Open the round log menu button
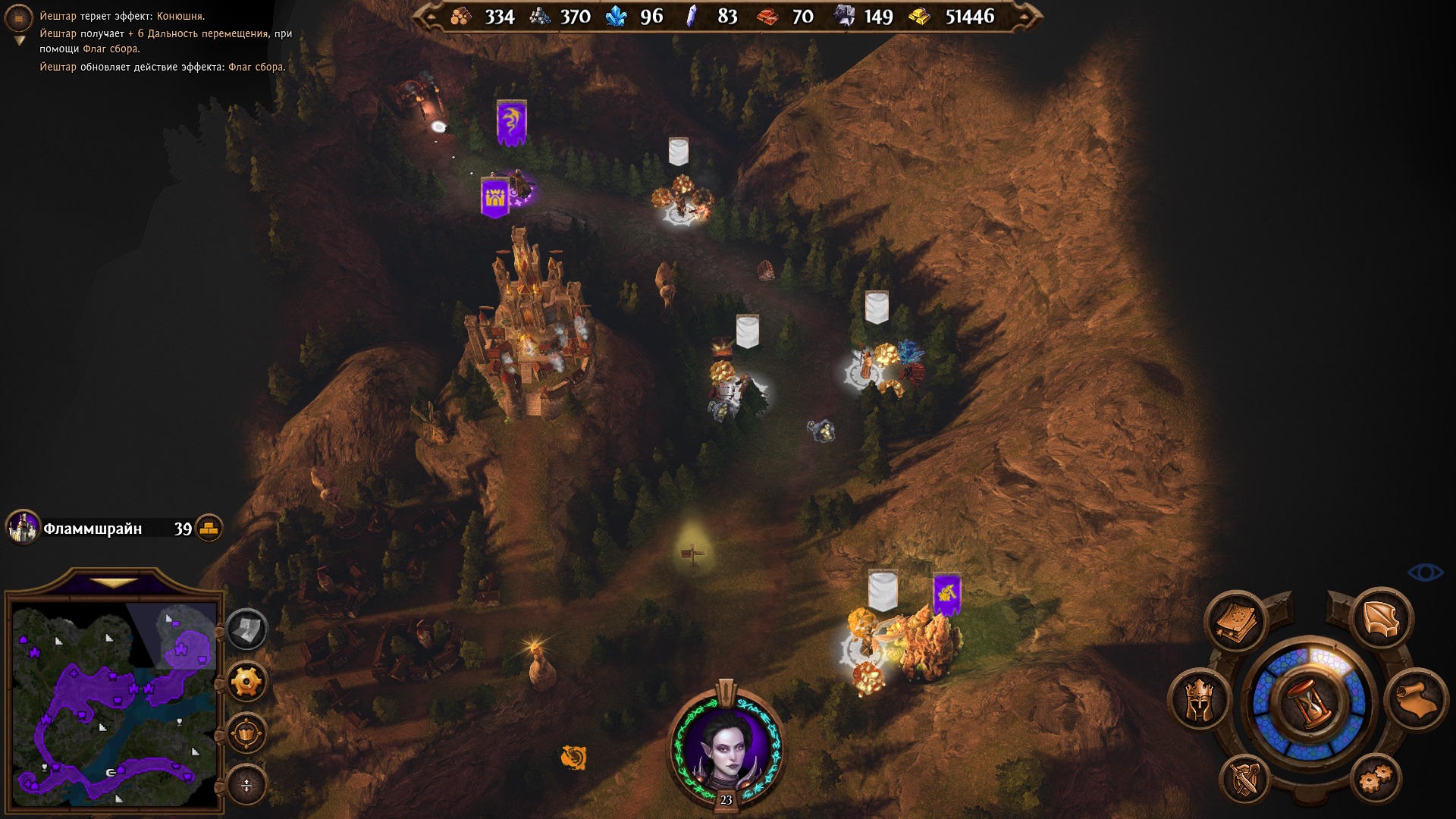This screenshot has height=819, width=1456. 19,18
